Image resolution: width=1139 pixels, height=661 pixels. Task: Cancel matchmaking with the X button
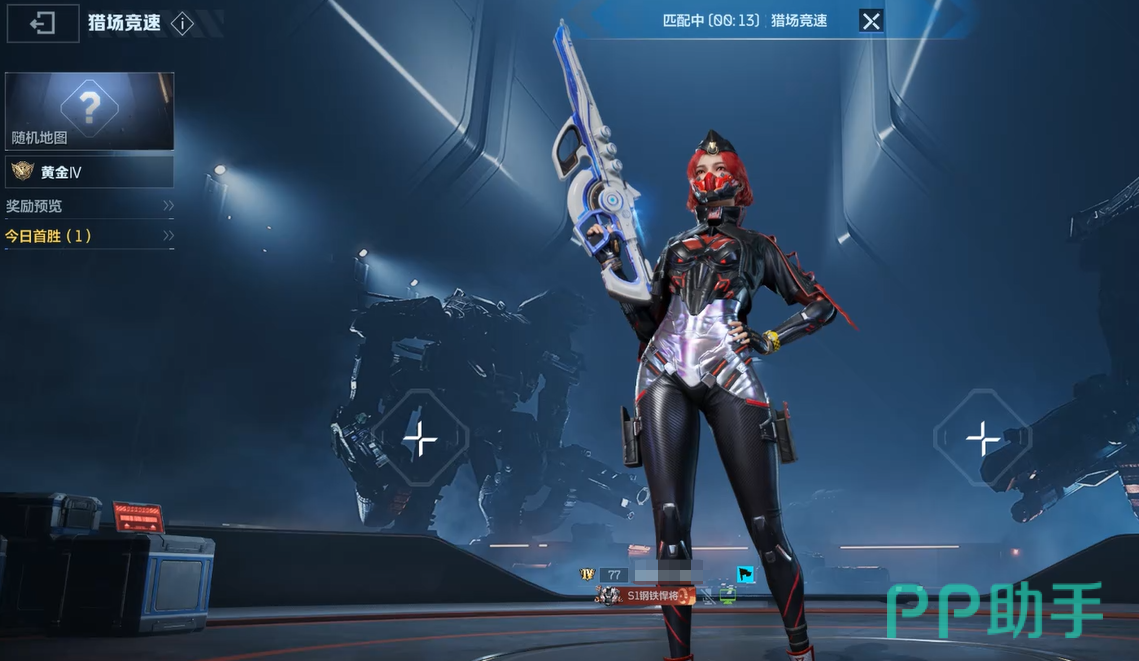pos(871,21)
